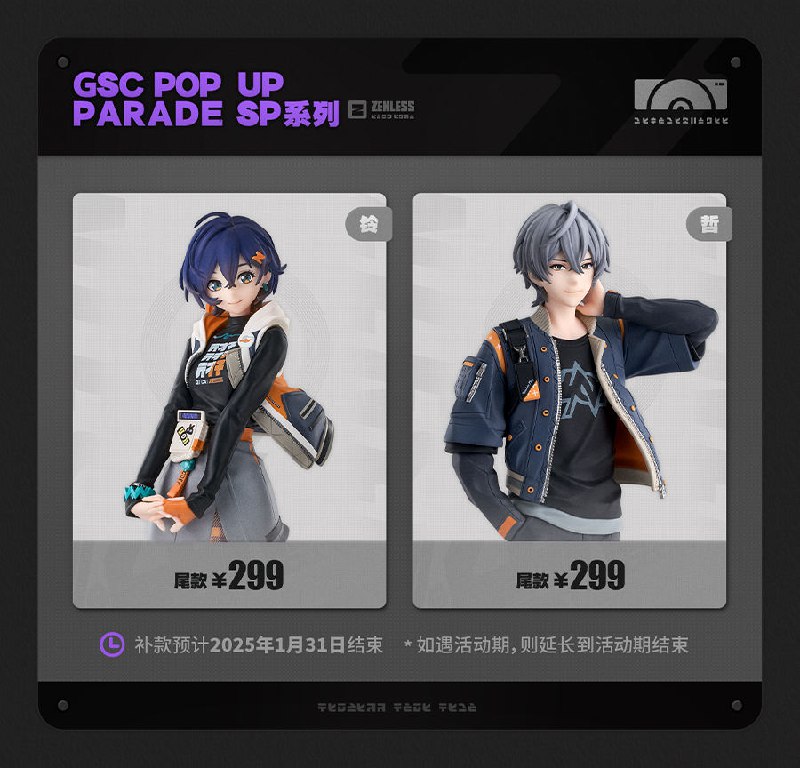Select the 哲 (Wise) figure product card

point(569,400)
